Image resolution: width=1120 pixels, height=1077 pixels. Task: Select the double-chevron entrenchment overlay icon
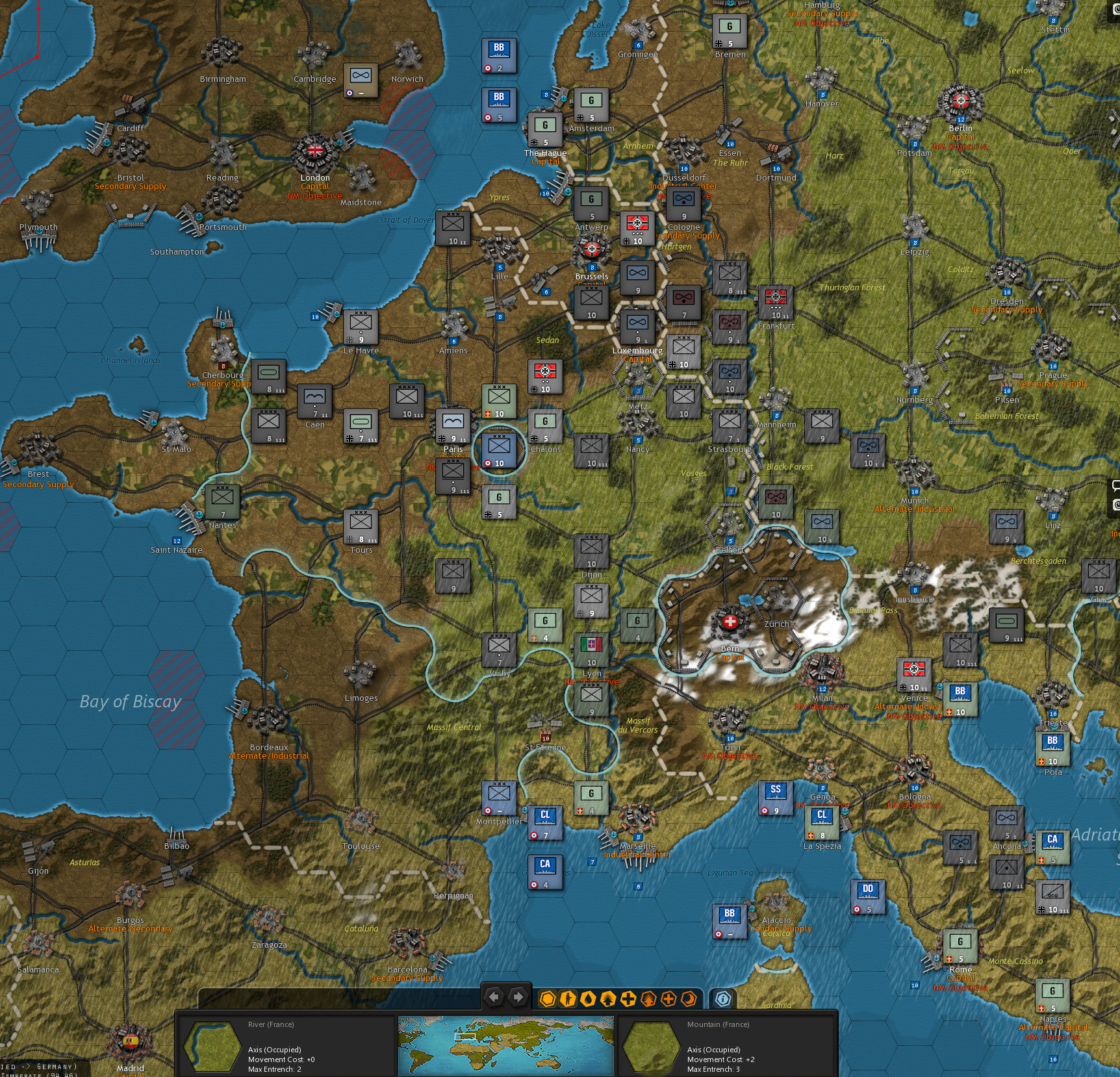(609, 999)
